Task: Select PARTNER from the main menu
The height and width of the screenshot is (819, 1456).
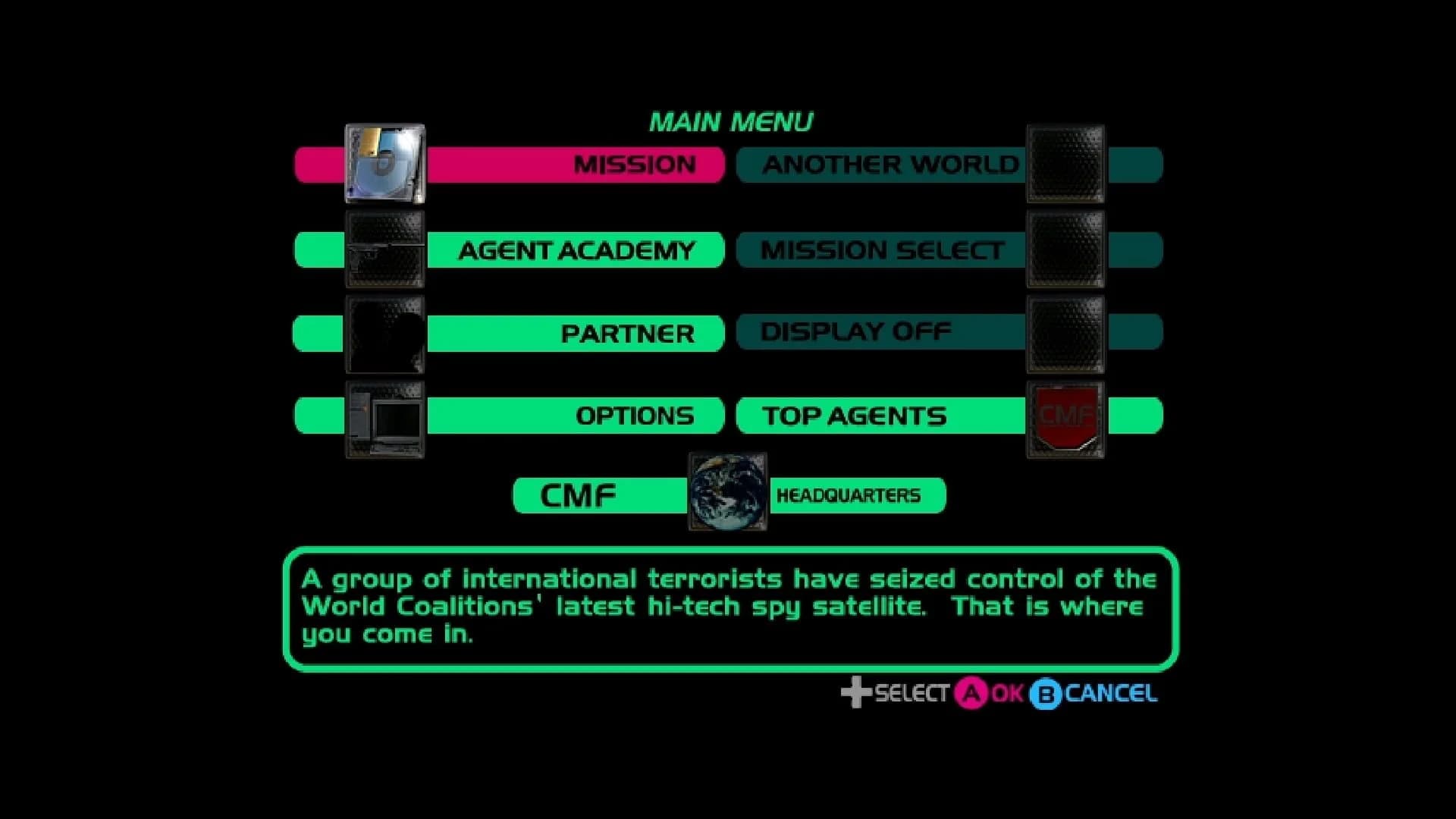Action: coord(626,334)
